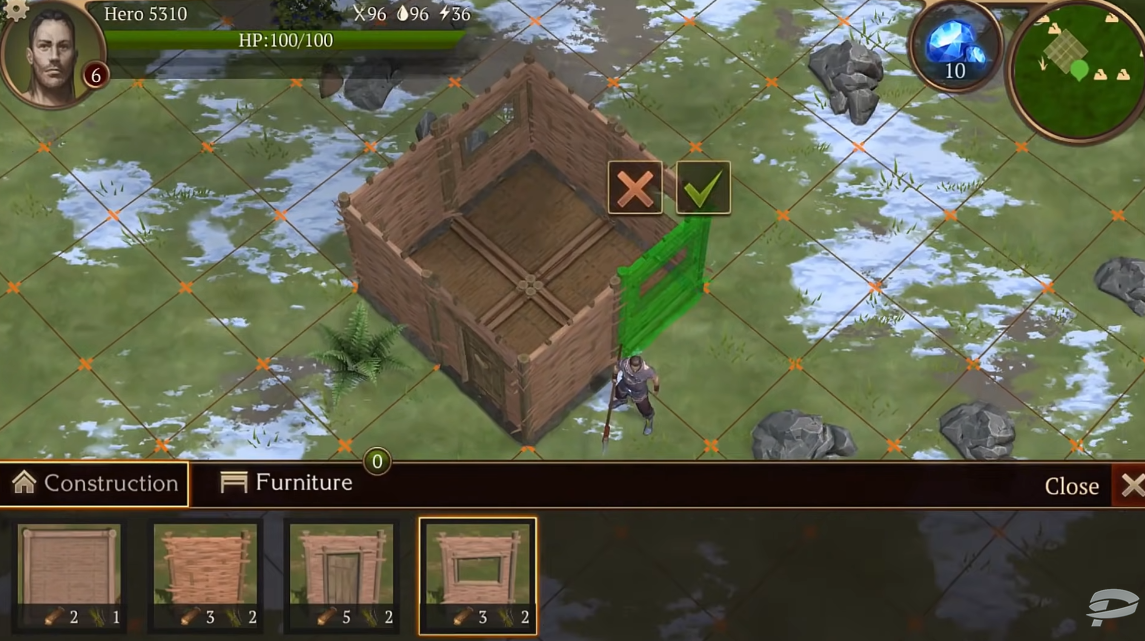Open the circular minimap
1145x641 pixels.
(x=1076, y=72)
